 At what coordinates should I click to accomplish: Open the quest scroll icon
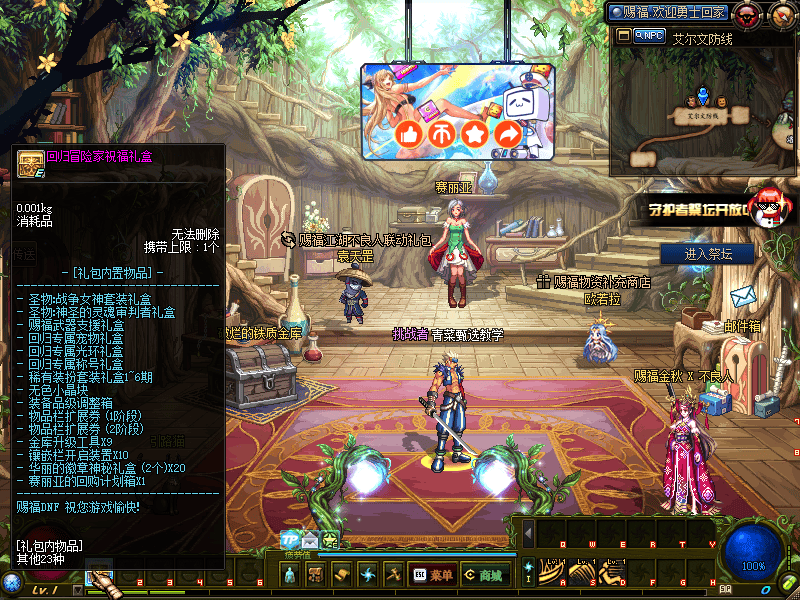pos(341,575)
